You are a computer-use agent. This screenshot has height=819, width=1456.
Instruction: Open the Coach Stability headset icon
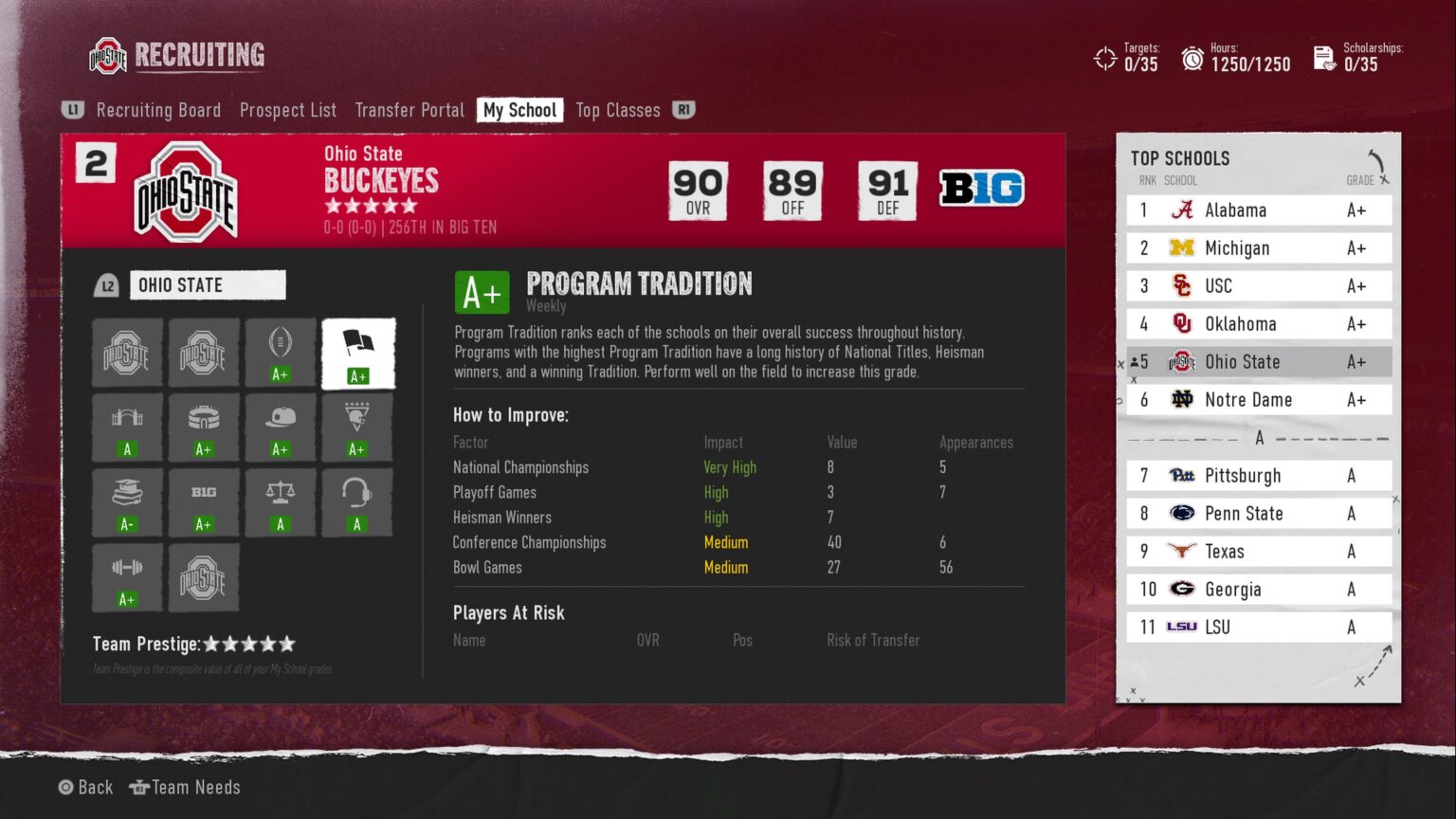(357, 502)
